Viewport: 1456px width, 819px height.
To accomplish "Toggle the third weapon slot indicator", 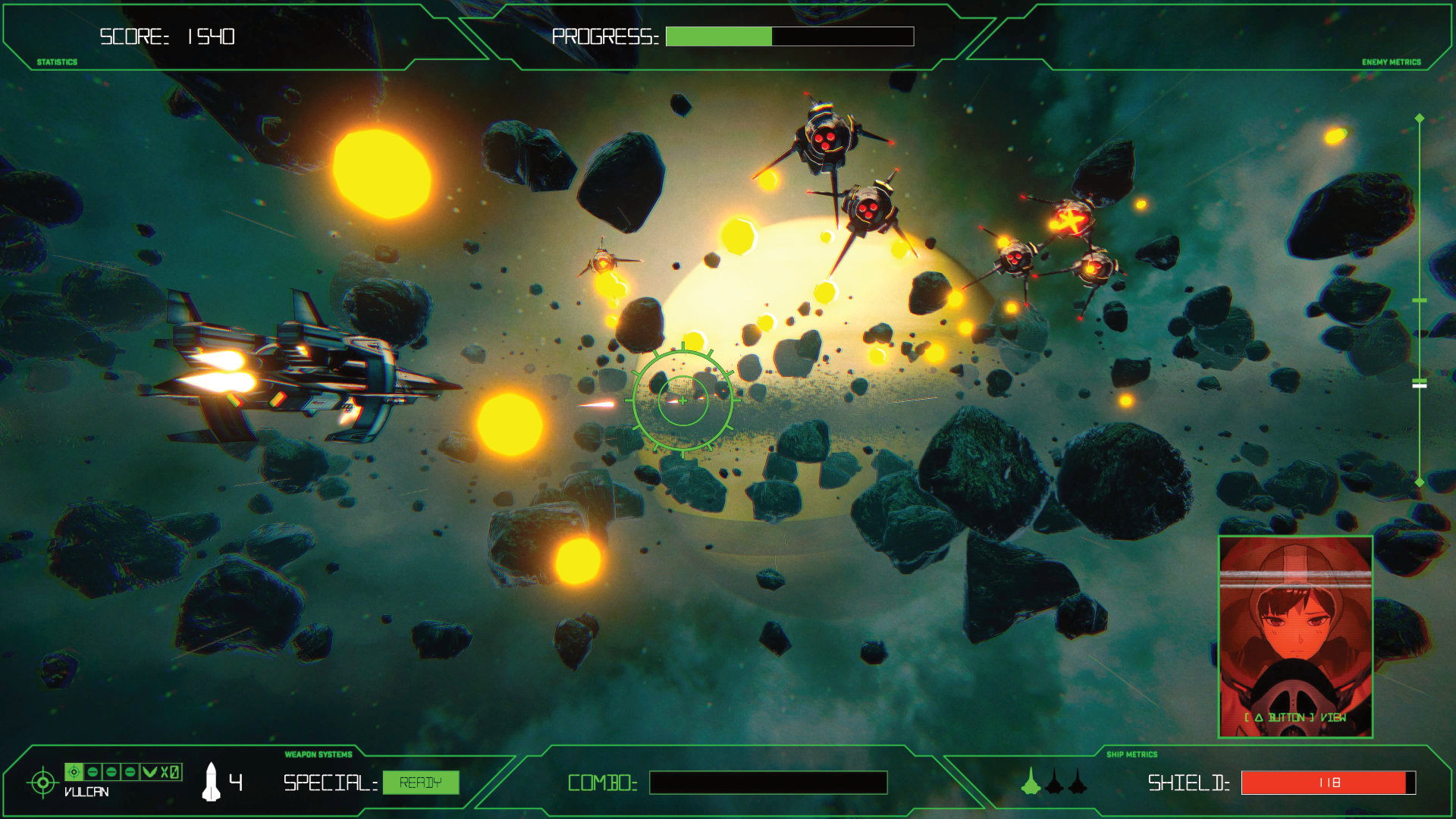I will pos(130,772).
